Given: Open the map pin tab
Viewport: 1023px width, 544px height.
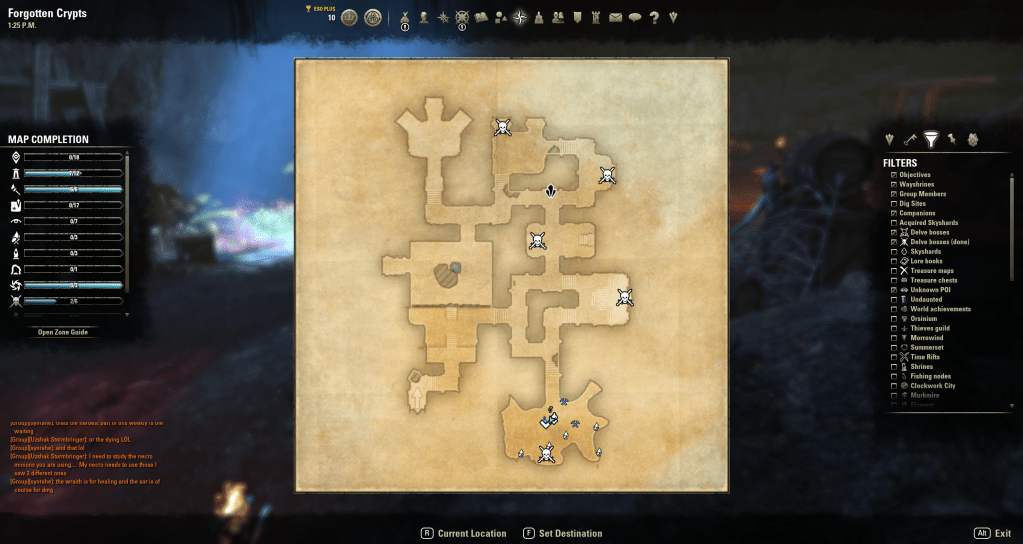Looking at the screenshot, I should (952, 139).
